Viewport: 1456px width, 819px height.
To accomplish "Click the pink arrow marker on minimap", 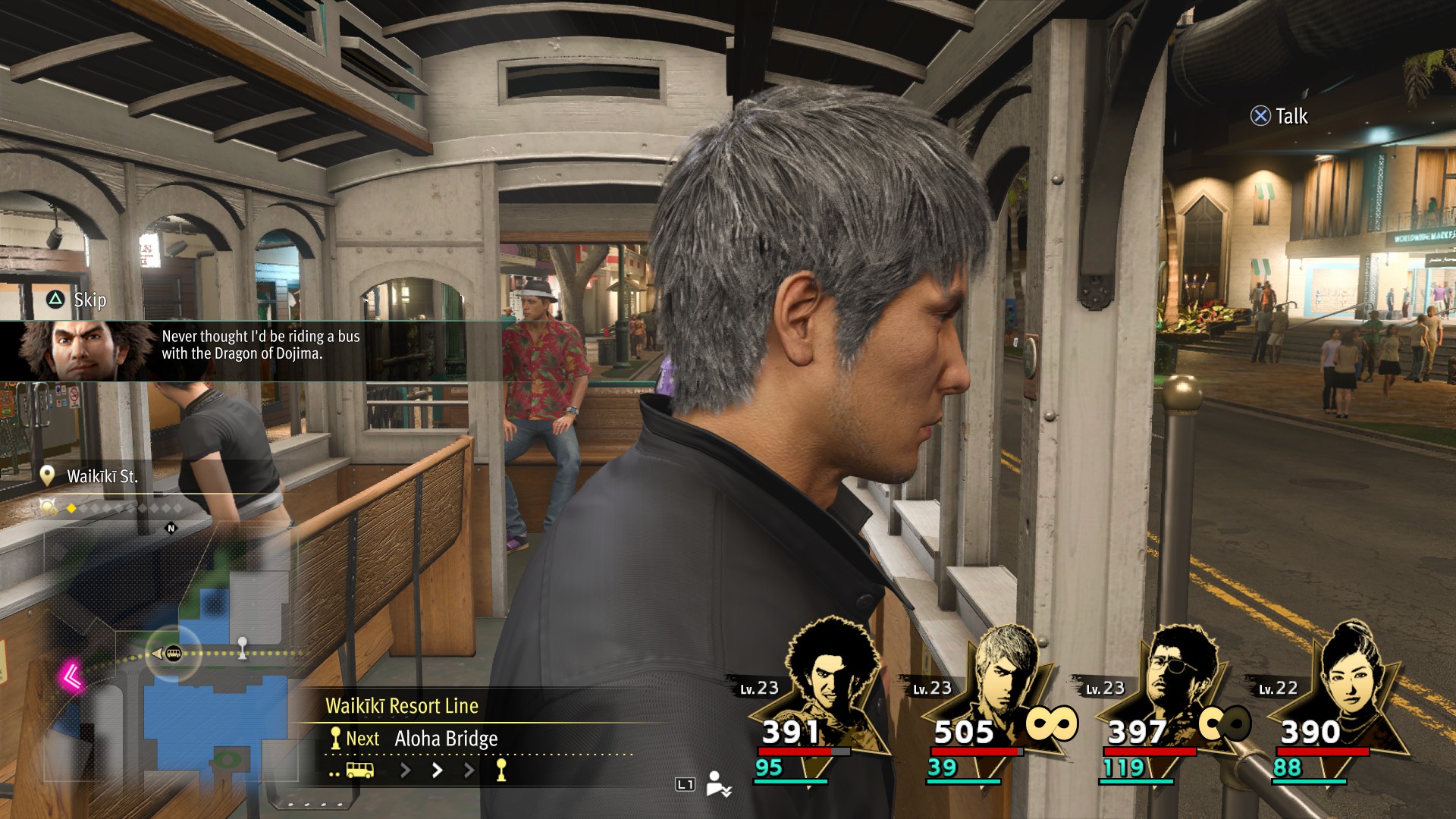I will (x=73, y=676).
